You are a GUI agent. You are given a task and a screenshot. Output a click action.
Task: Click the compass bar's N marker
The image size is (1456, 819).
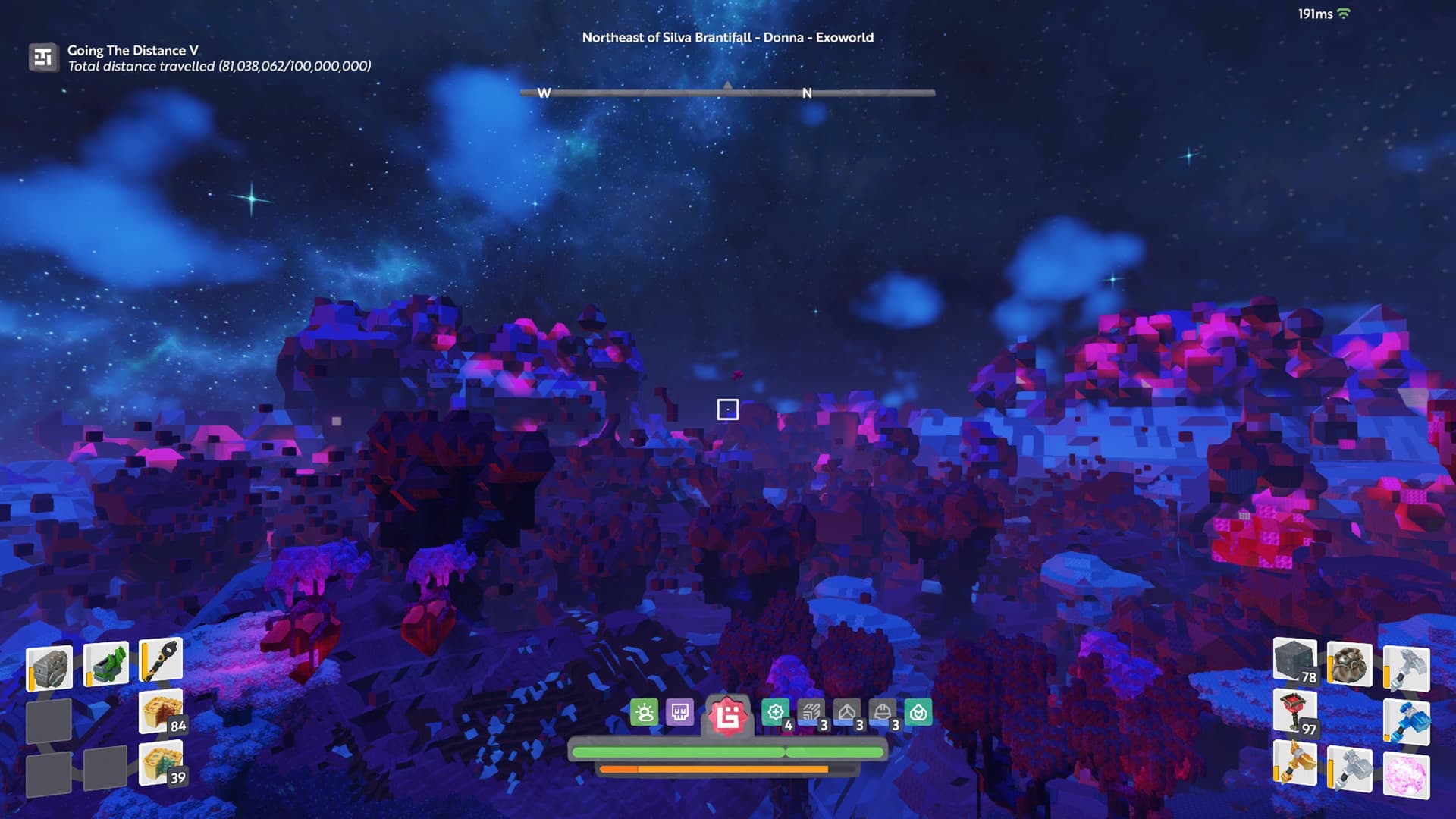pos(807,93)
